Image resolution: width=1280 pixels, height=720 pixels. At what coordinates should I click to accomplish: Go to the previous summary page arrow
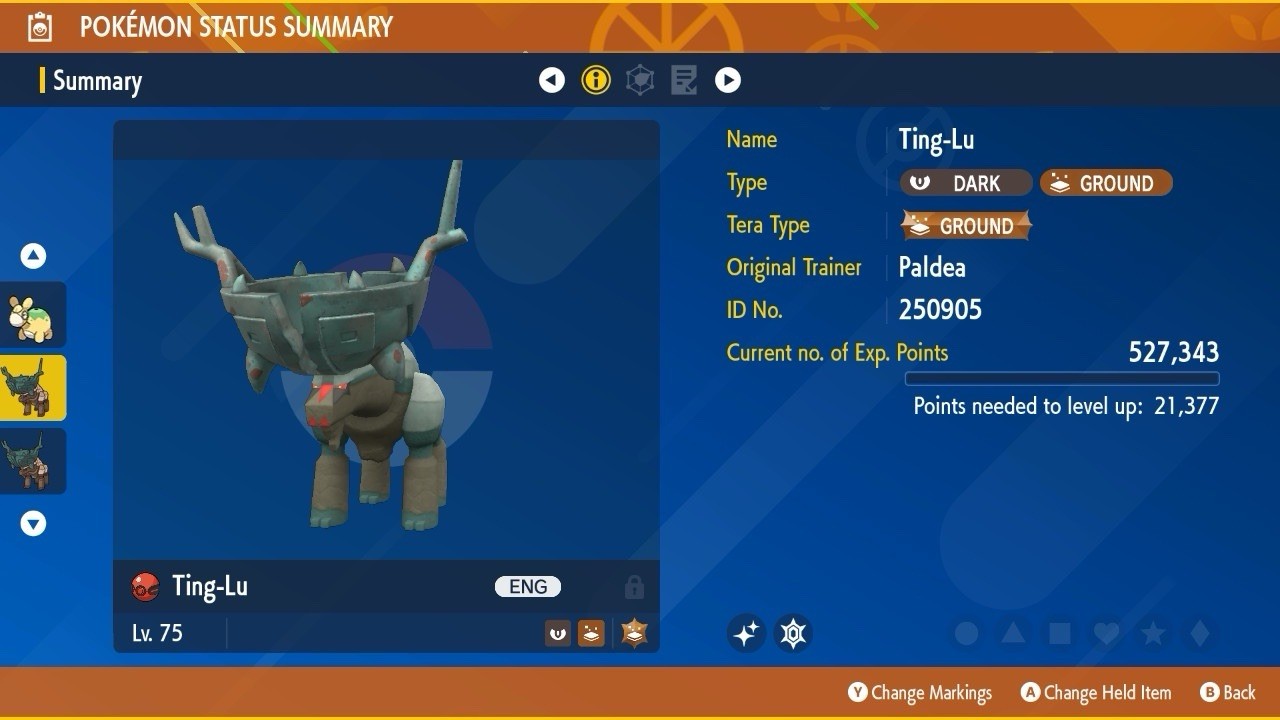(x=552, y=80)
